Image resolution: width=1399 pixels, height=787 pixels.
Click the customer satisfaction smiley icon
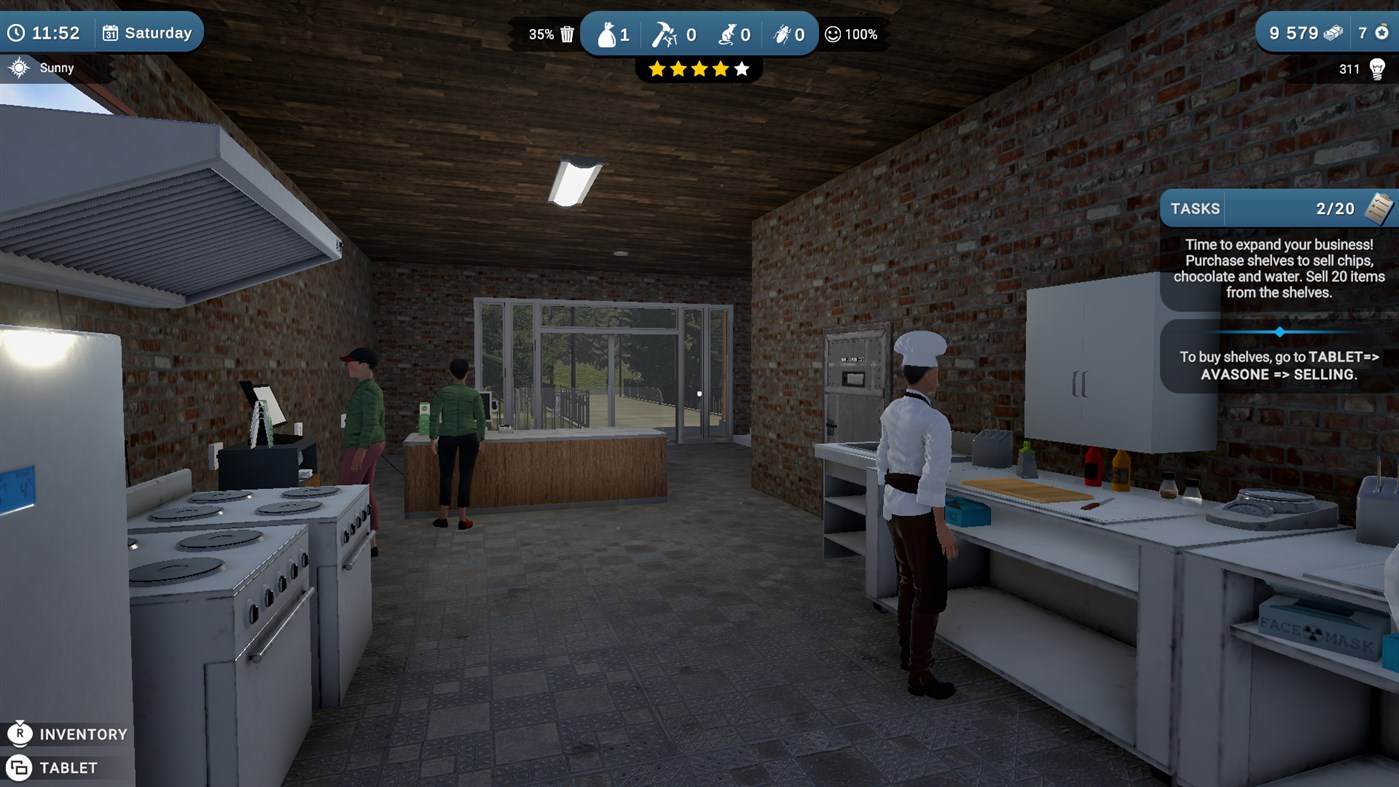(x=832, y=33)
